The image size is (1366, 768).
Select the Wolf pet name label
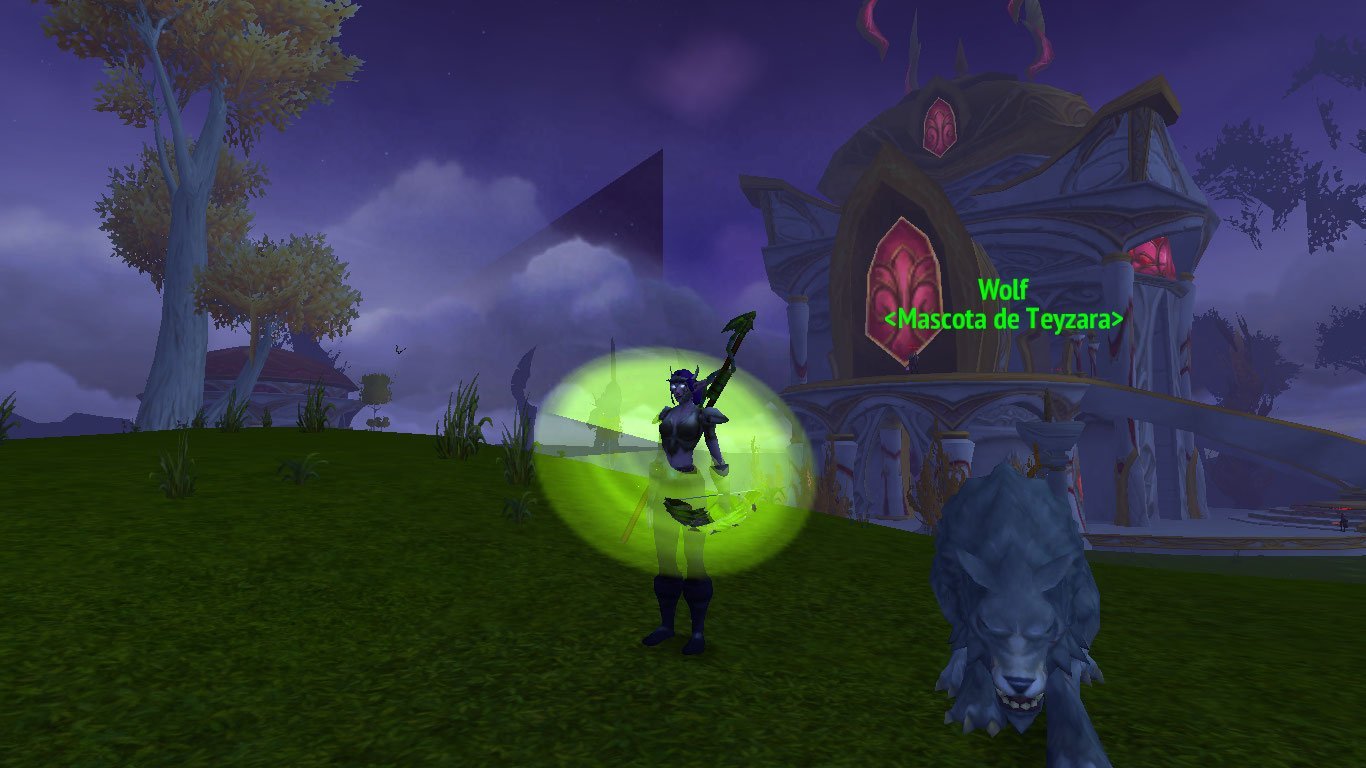pos(1002,291)
